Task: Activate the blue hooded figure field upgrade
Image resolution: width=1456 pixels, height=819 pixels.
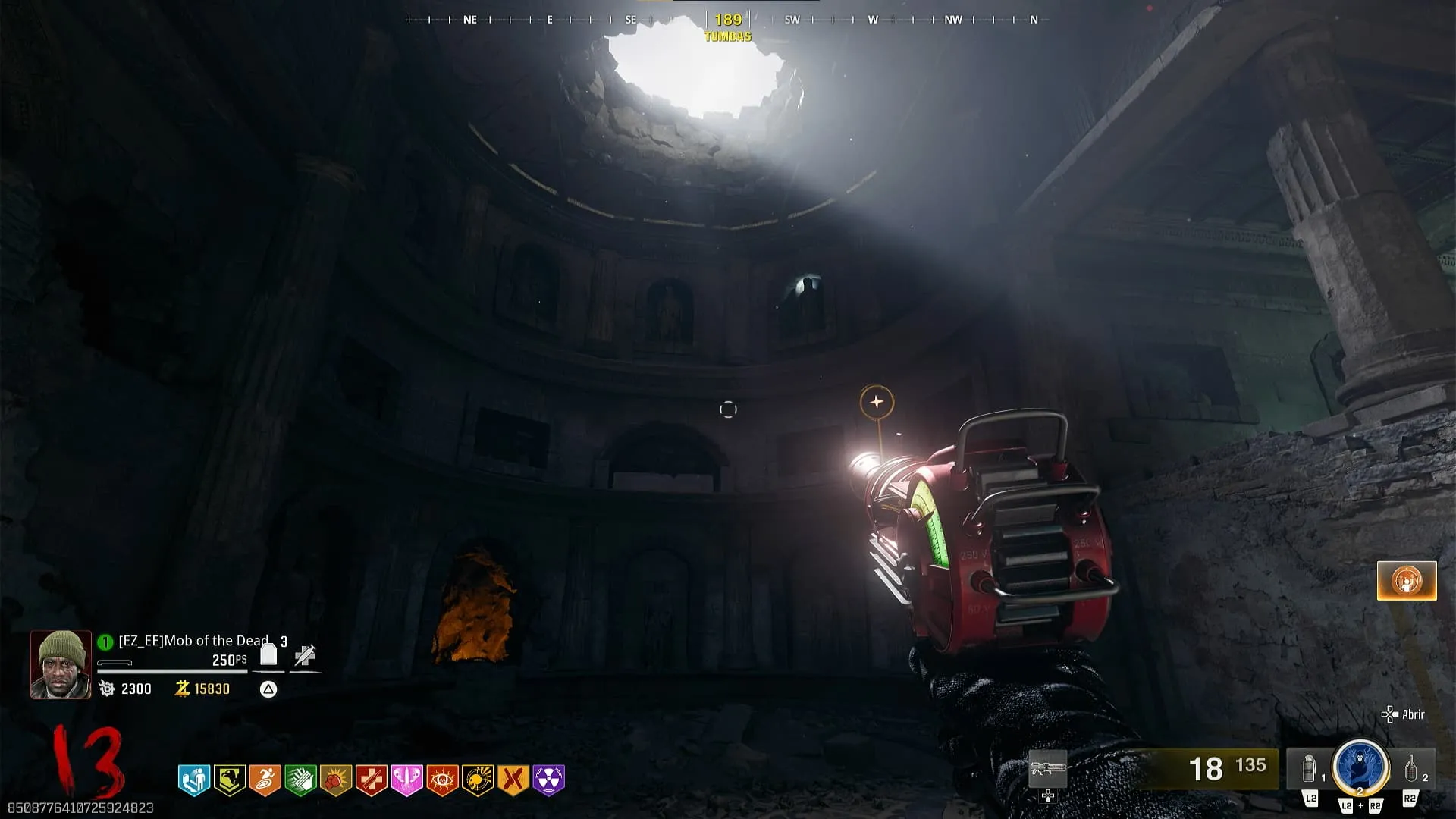Action: point(1360,767)
